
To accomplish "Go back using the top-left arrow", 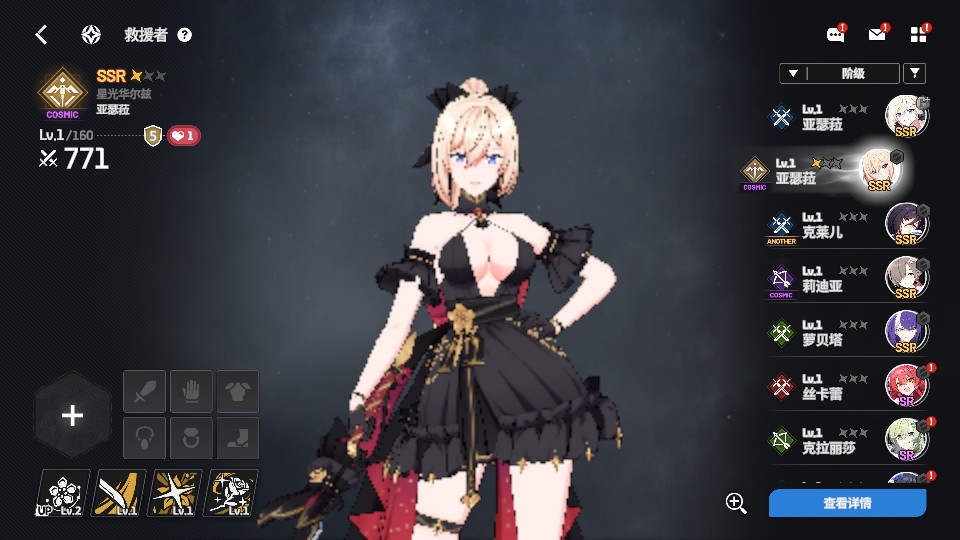I will [x=41, y=35].
